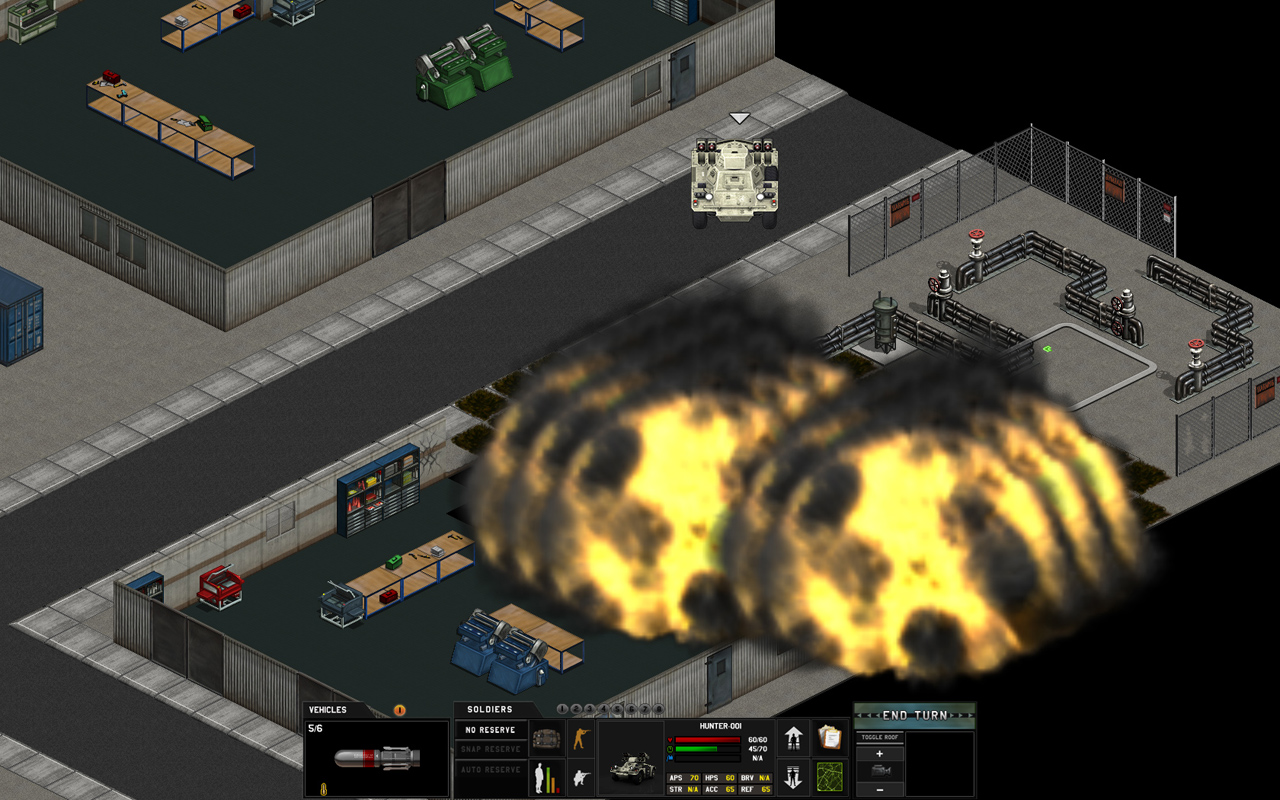
Task: Click the down arrow to descend a level
Action: (792, 776)
